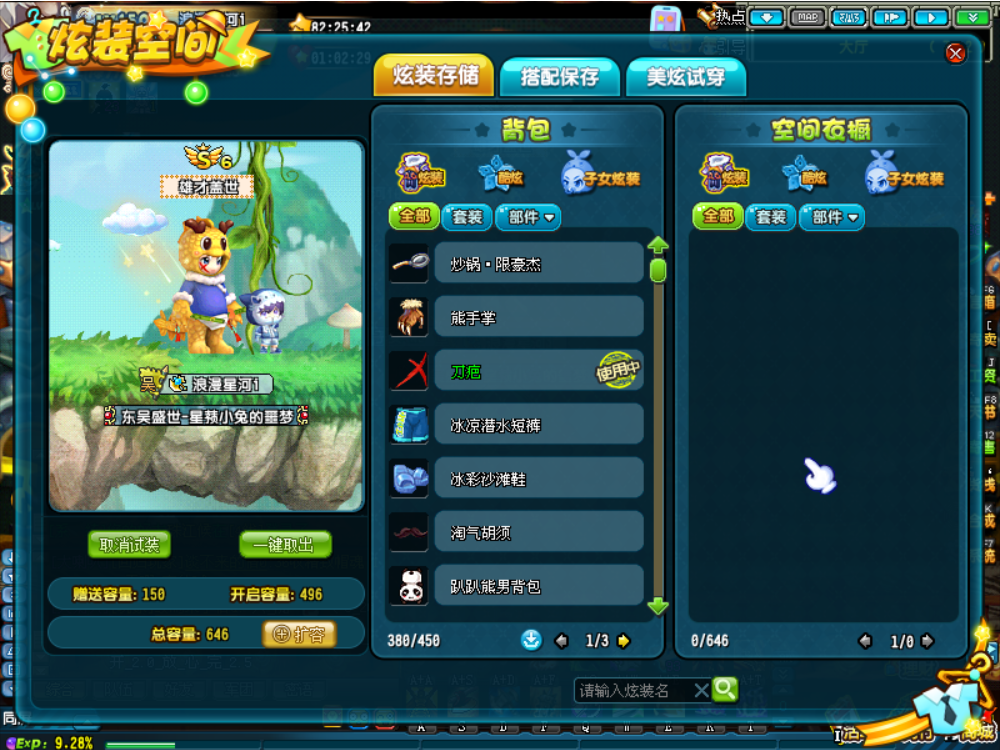The height and width of the screenshot is (750, 1000).
Task: Pick the 冰凉潜水短裤 item
Action: (x=538, y=425)
